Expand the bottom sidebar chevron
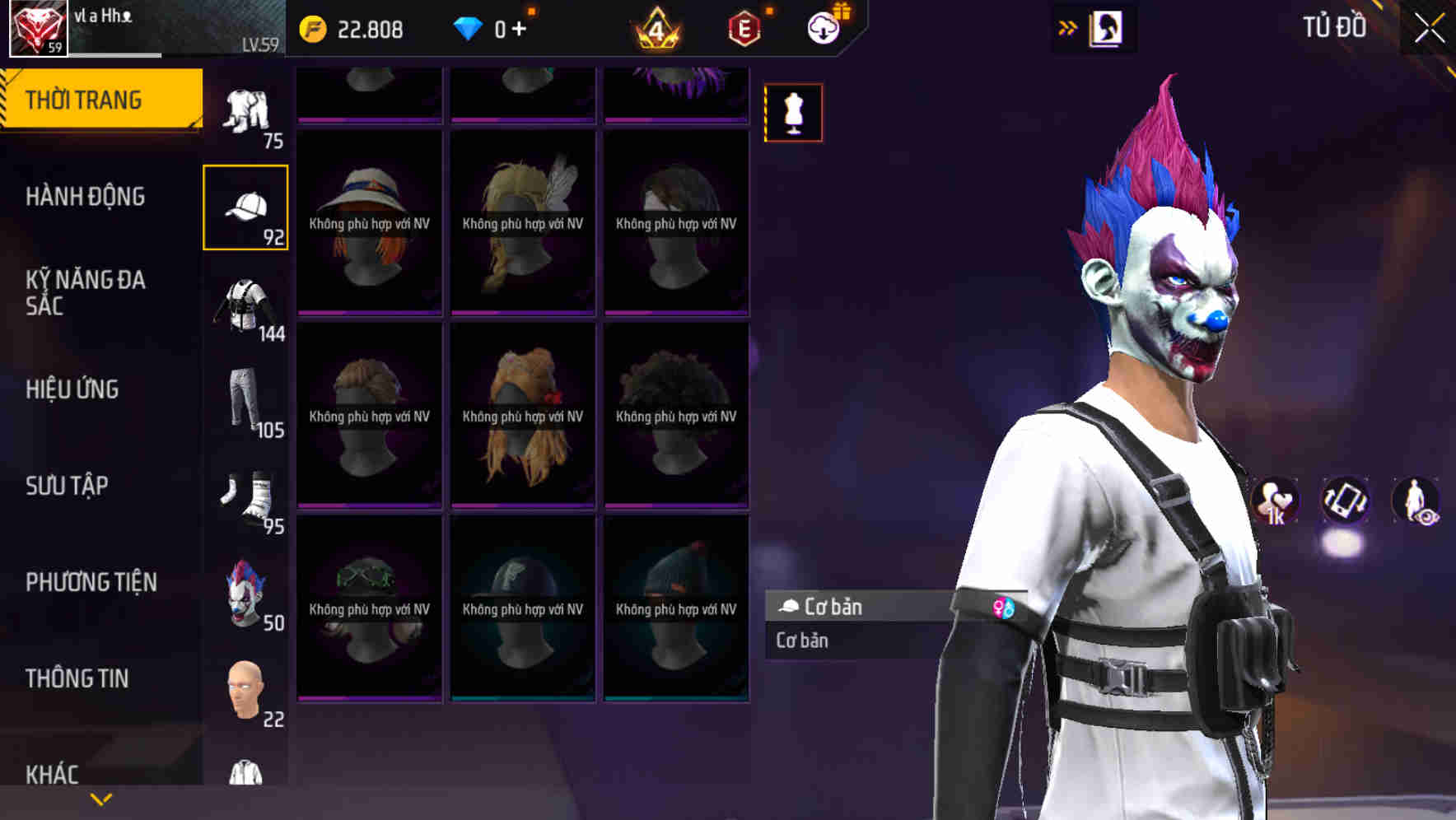This screenshot has width=1456, height=820. click(99, 800)
